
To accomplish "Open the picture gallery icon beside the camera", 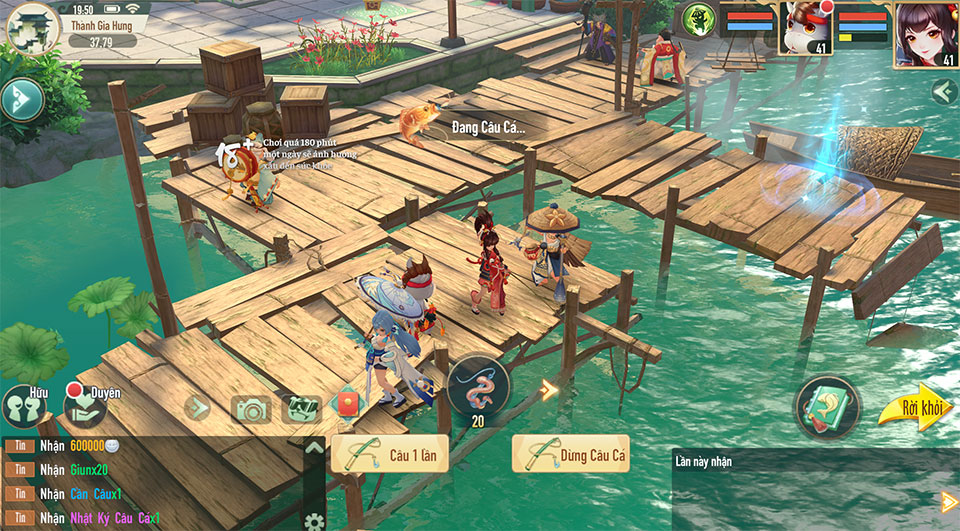I will coord(299,407).
